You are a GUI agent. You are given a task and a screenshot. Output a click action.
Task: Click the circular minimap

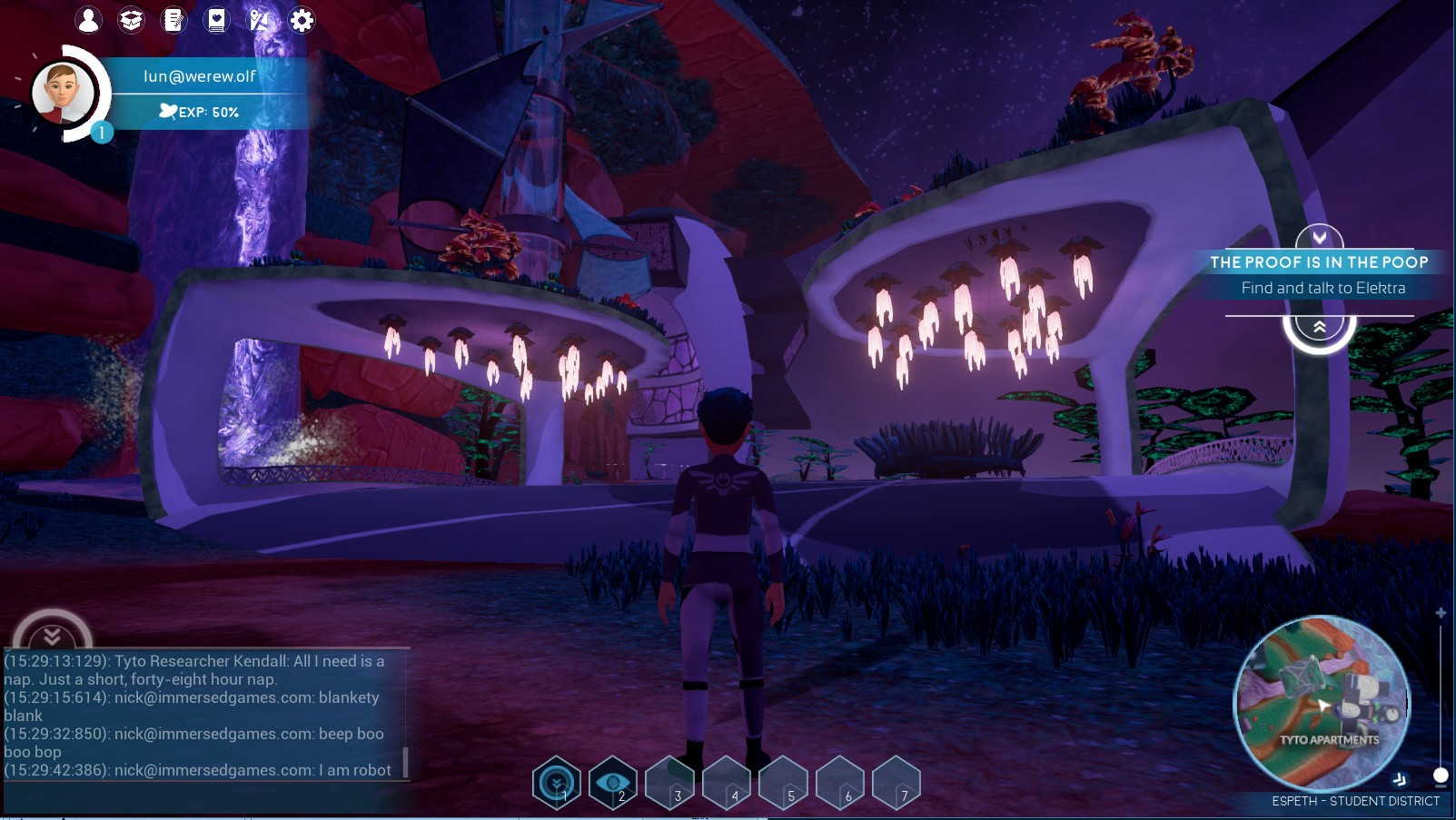[x=1322, y=702]
